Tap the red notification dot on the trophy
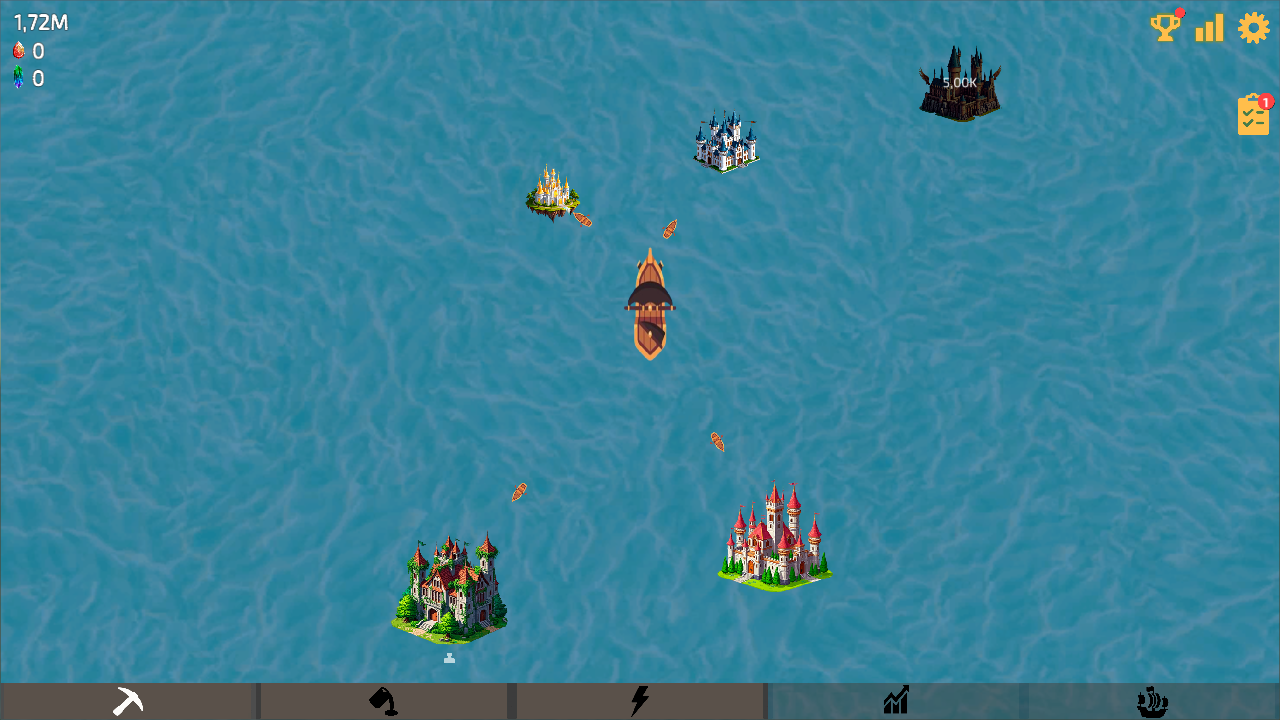The height and width of the screenshot is (720, 1280). coord(1178,13)
